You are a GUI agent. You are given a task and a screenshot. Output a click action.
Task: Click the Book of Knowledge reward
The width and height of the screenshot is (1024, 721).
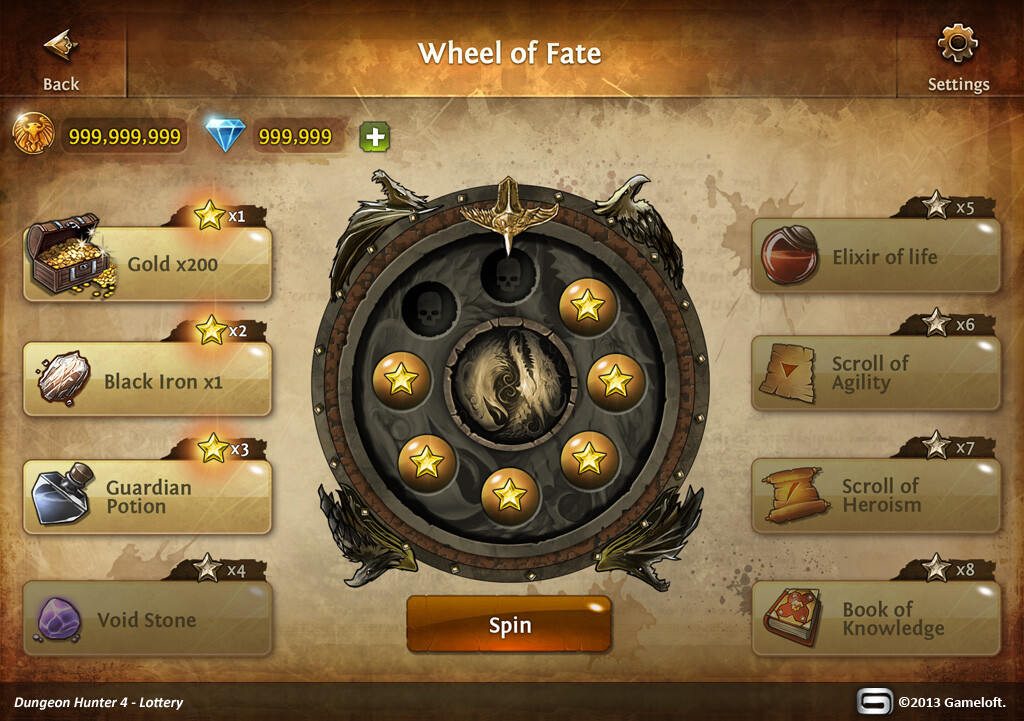[x=875, y=619]
